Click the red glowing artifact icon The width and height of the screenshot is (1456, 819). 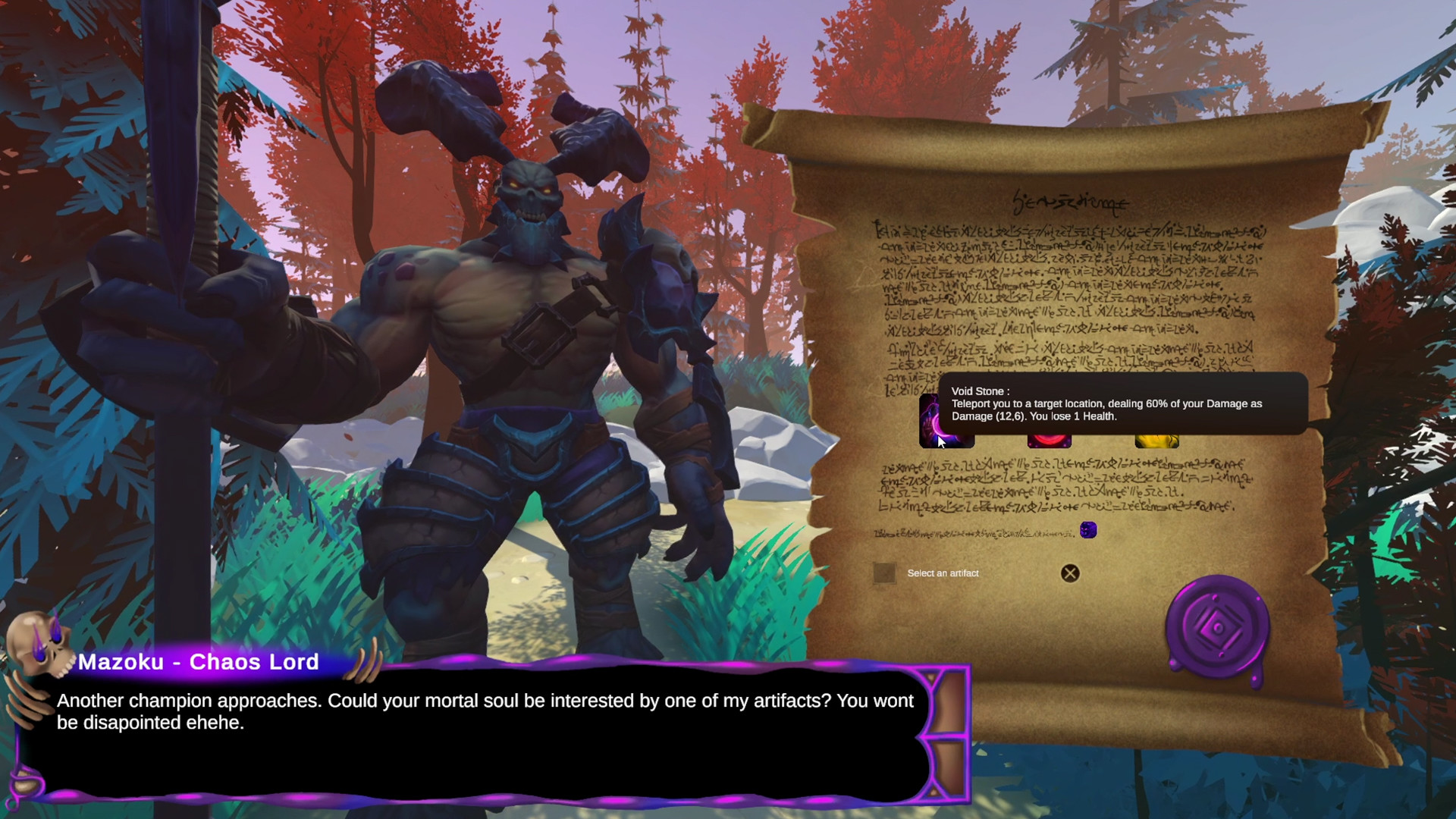1050,438
